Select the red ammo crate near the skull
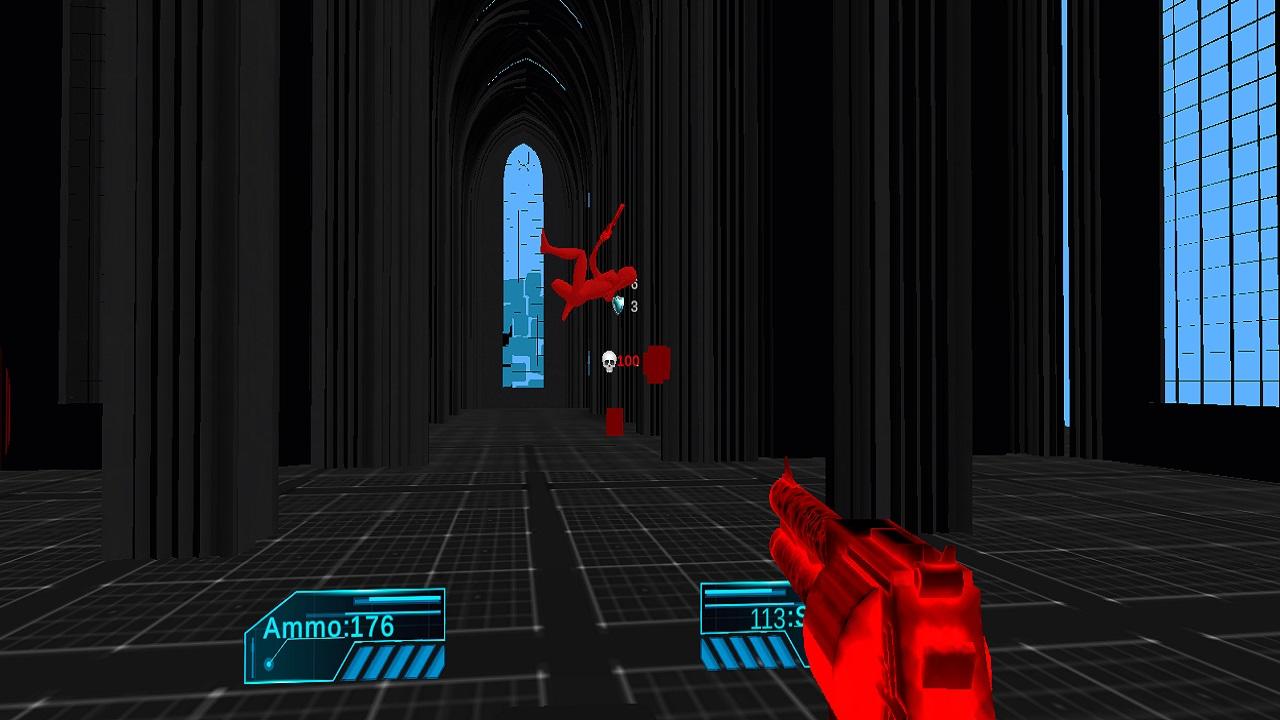 click(656, 363)
